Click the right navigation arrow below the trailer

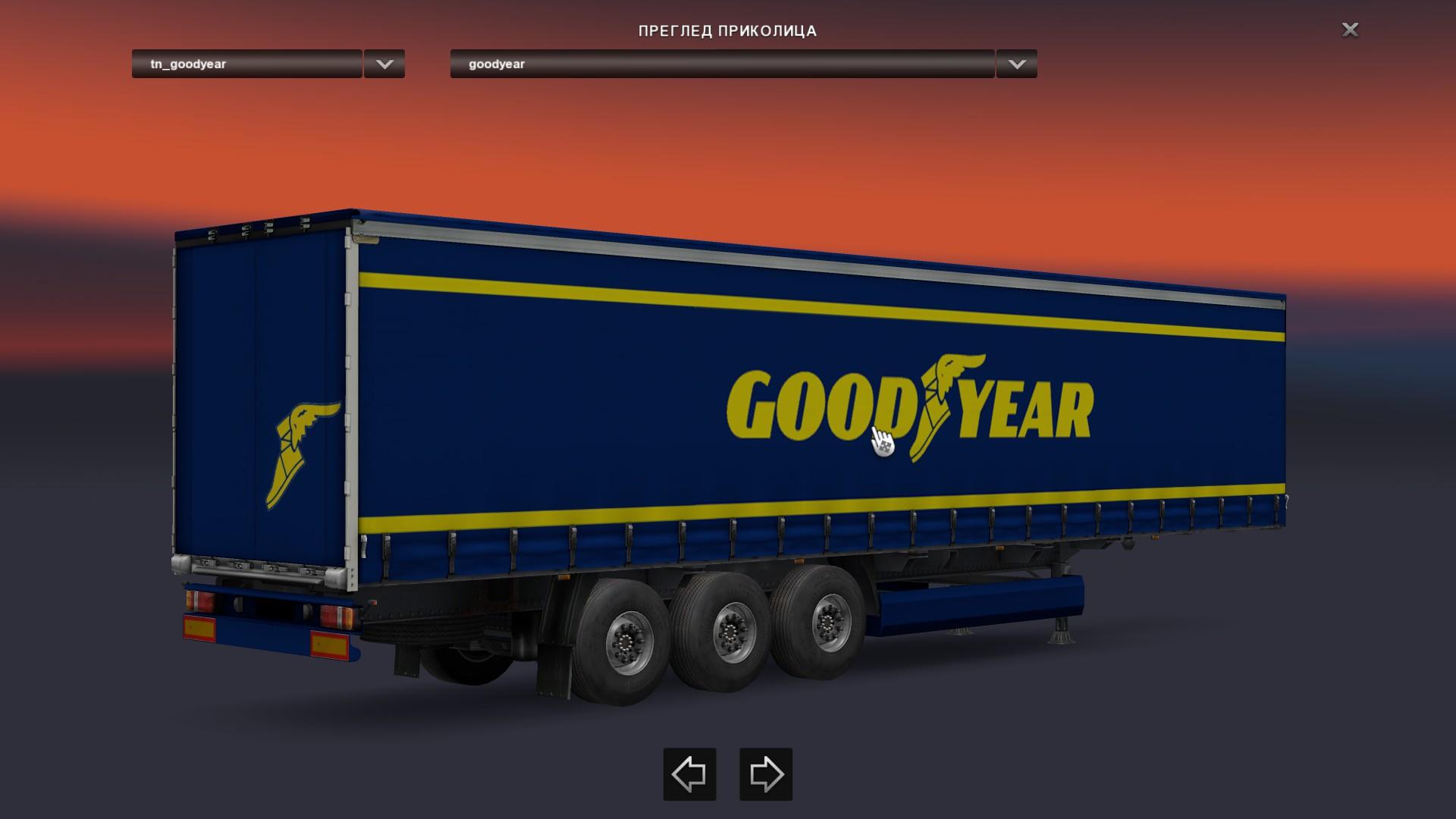[x=764, y=775]
